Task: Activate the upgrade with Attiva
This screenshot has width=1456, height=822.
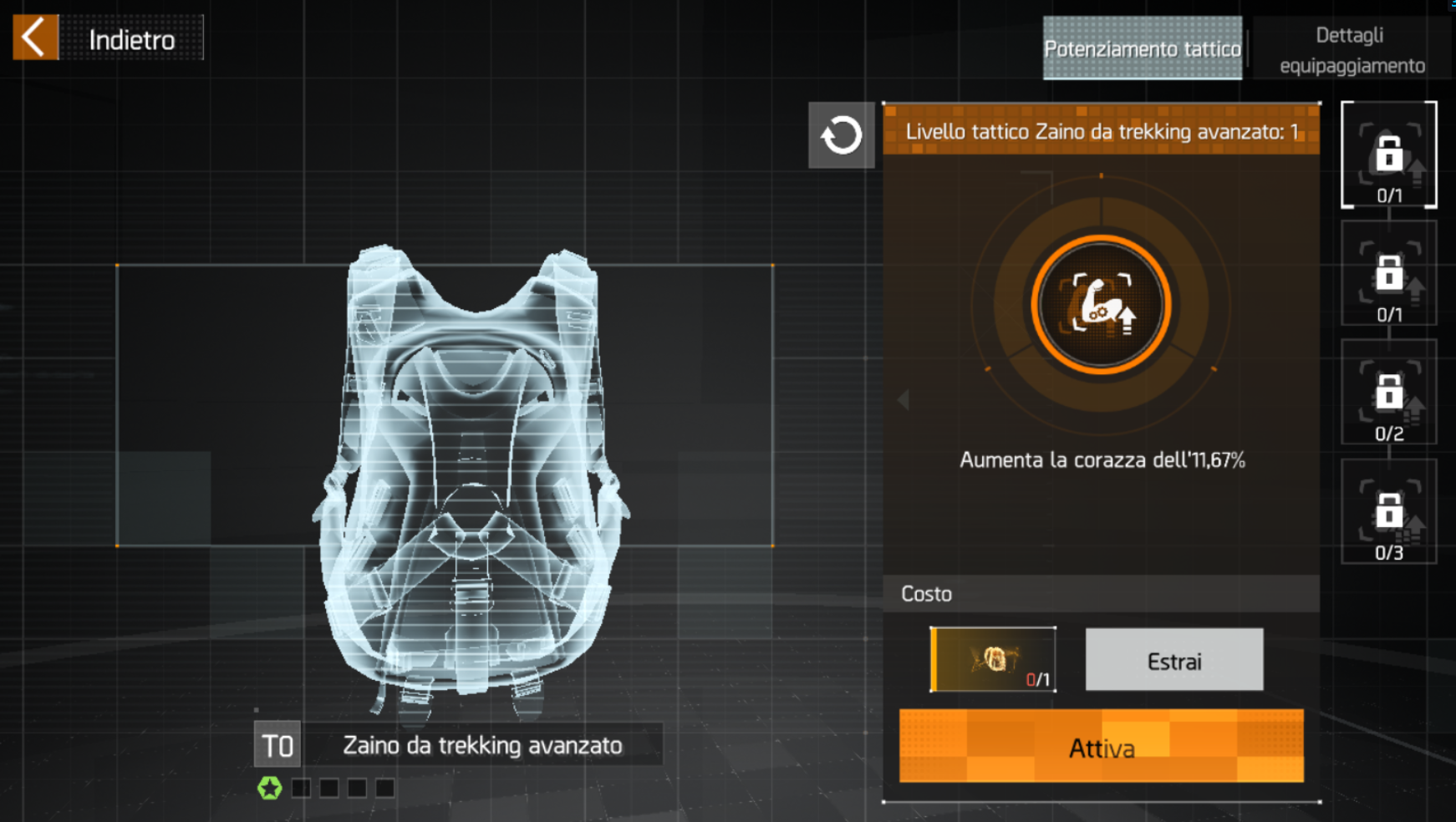Action: 1101,747
